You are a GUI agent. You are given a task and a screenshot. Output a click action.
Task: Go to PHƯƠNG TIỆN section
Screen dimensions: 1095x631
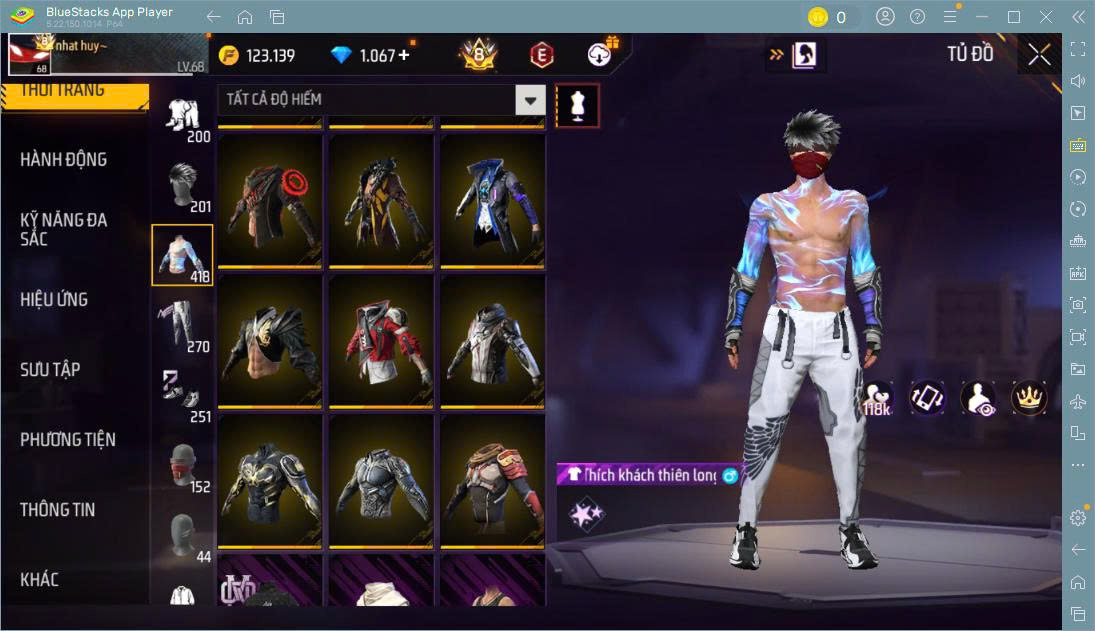pyautogui.click(x=68, y=440)
